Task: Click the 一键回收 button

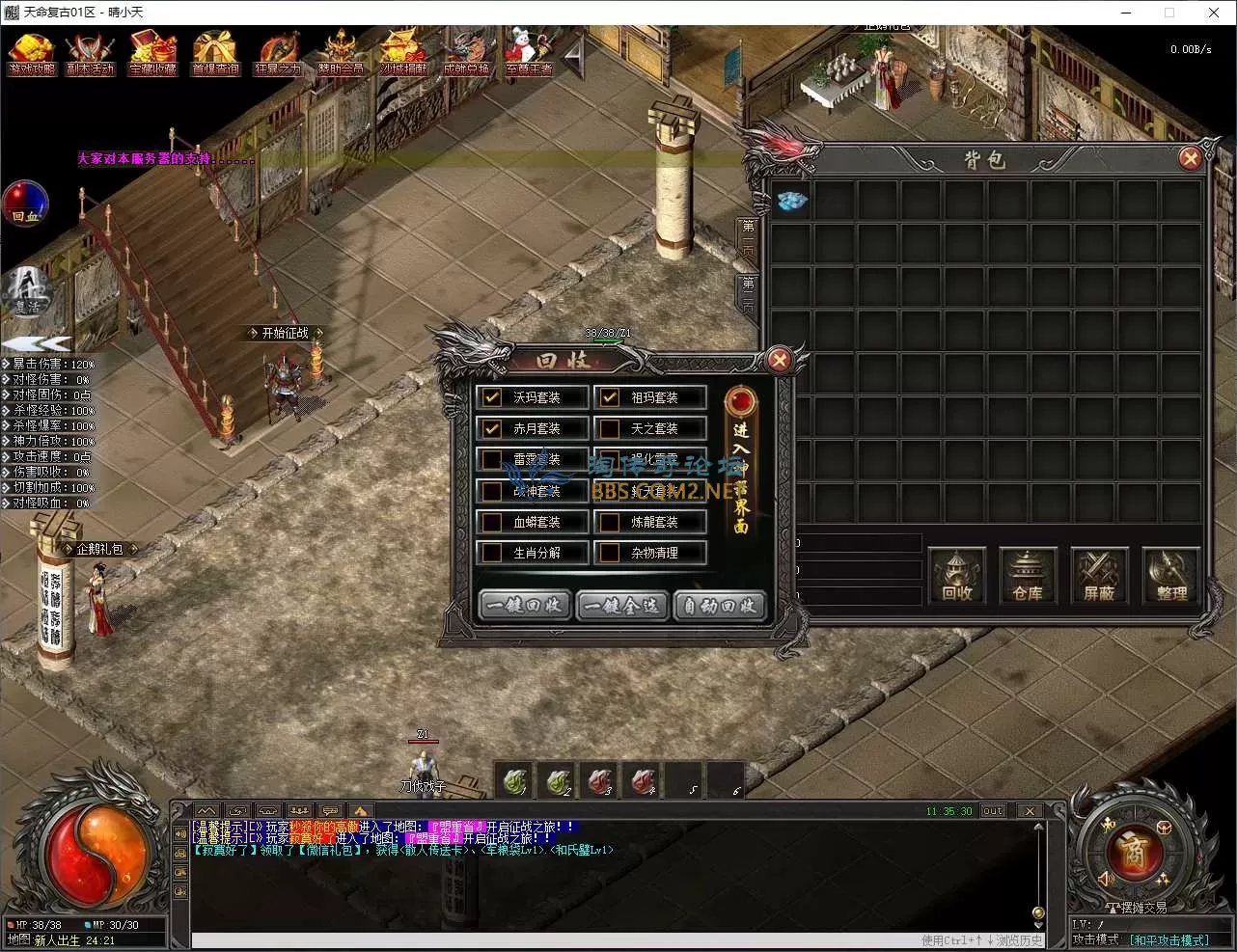Action: [x=524, y=606]
